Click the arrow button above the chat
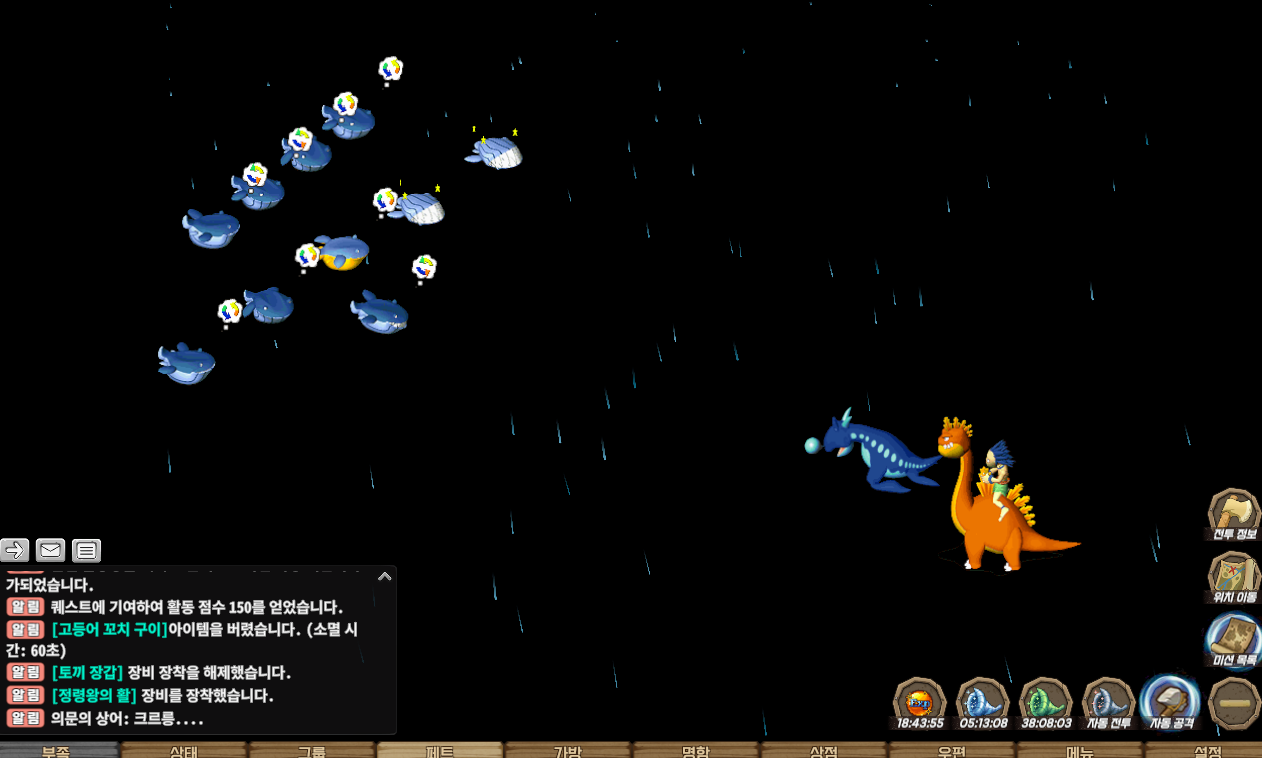Image resolution: width=1262 pixels, height=758 pixels. [15, 549]
